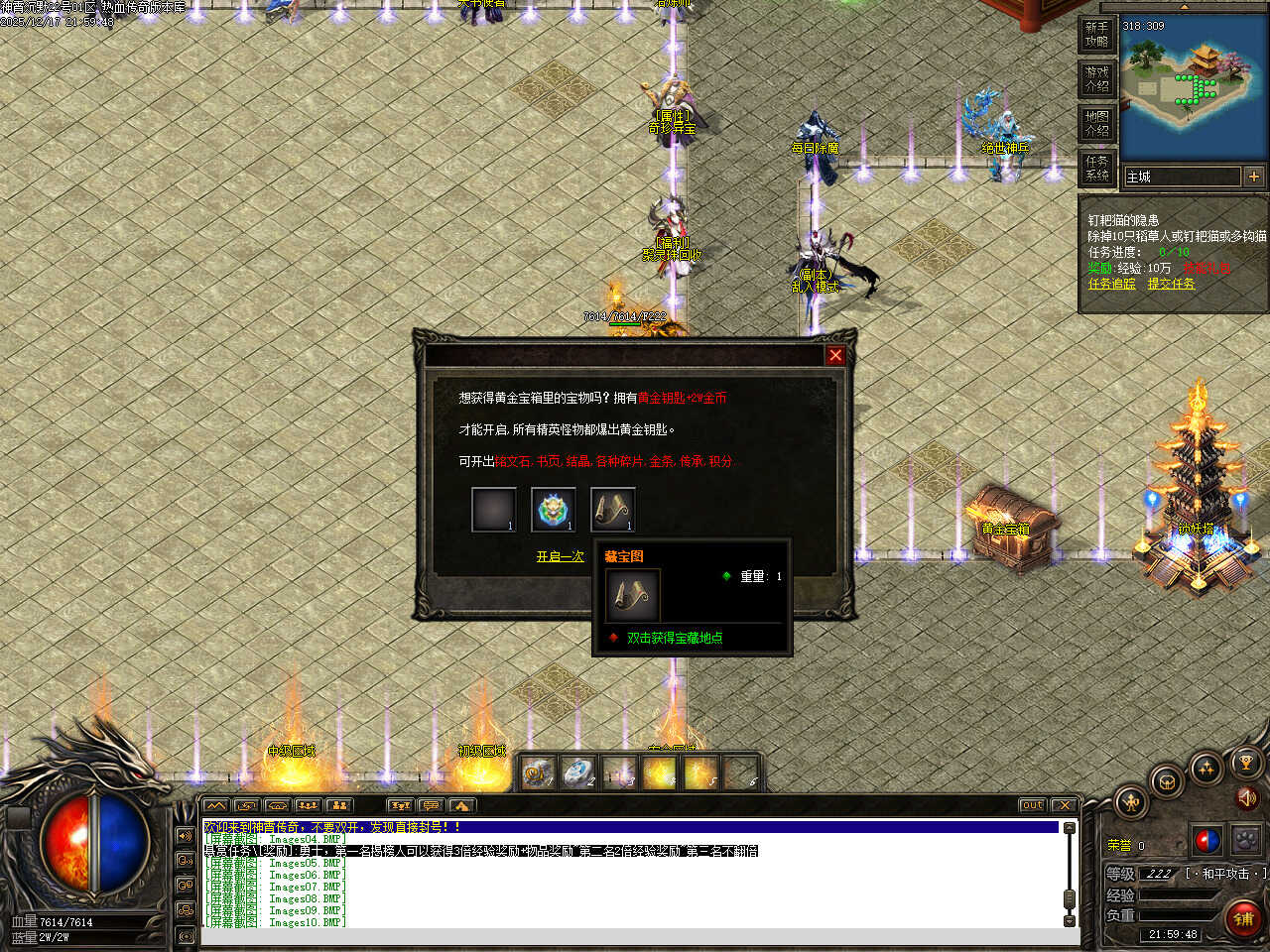Open the 新手攻略 beginner guide
This screenshot has height=952, width=1270.
pyautogui.click(x=1096, y=35)
